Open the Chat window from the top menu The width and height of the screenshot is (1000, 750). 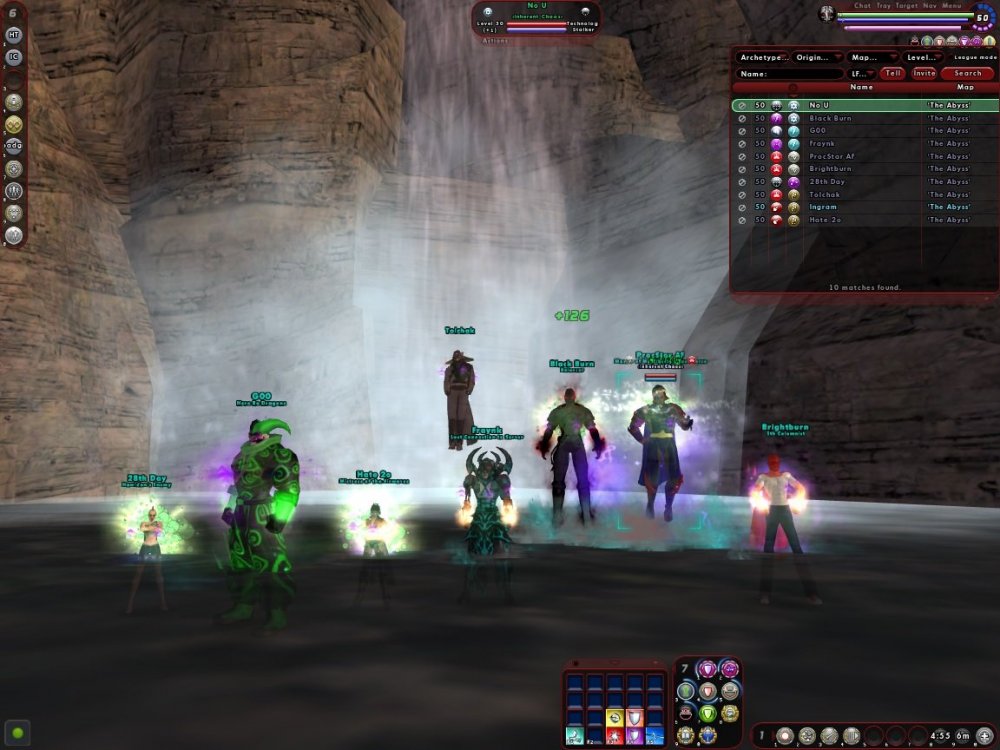pyautogui.click(x=862, y=6)
